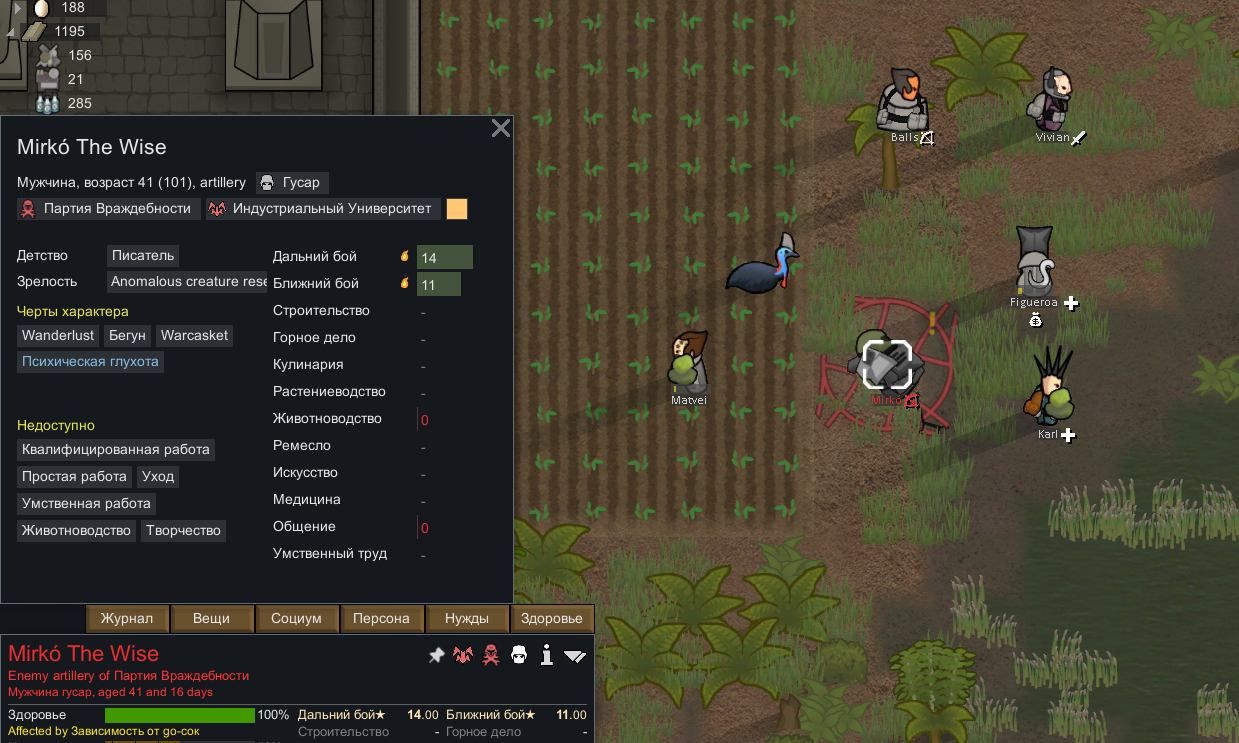The width and height of the screenshot is (1239, 743).
Task: Collapse the wood planks resource category
Action: click(x=12, y=32)
